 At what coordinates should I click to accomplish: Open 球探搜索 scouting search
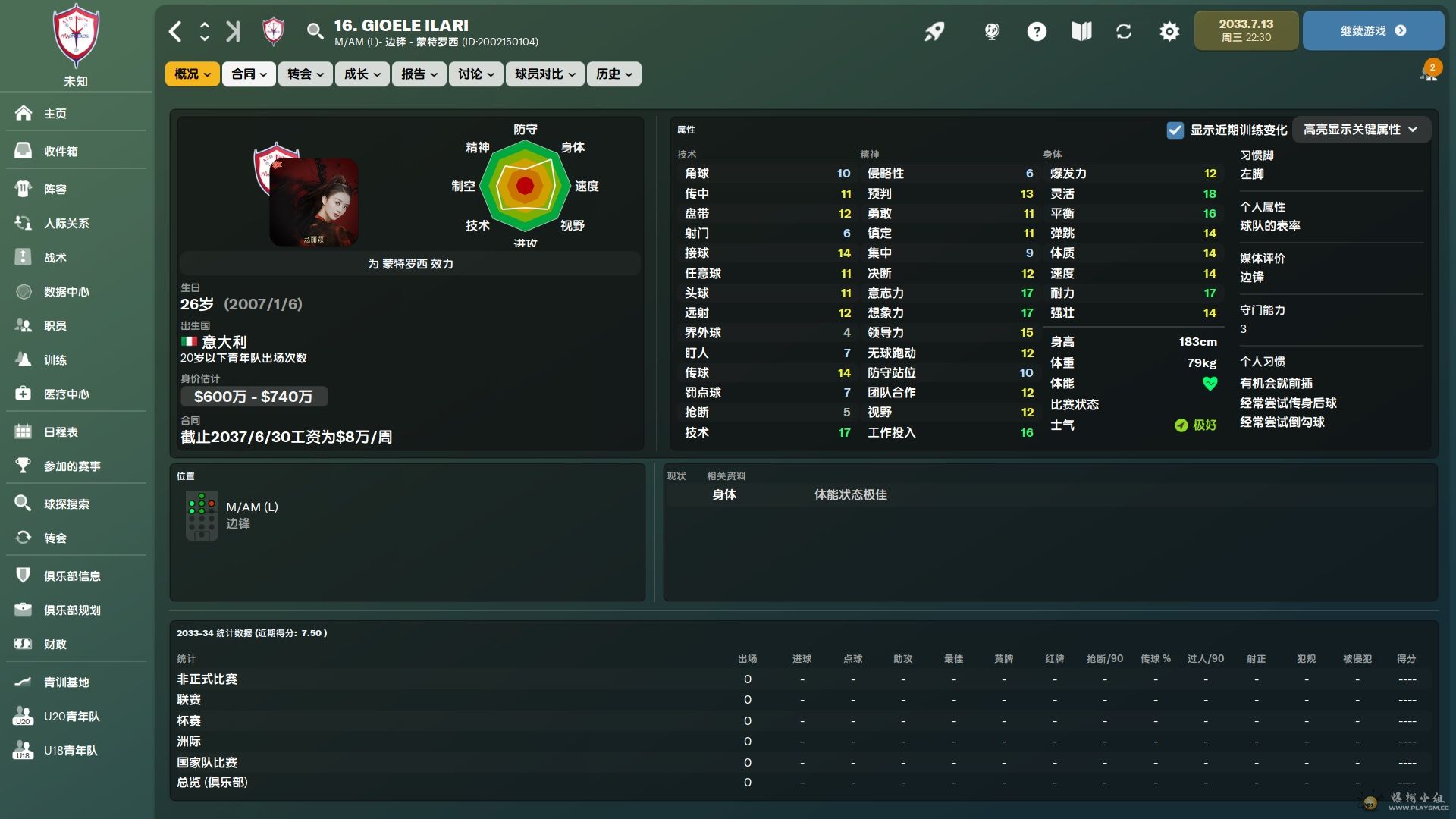[x=66, y=504]
